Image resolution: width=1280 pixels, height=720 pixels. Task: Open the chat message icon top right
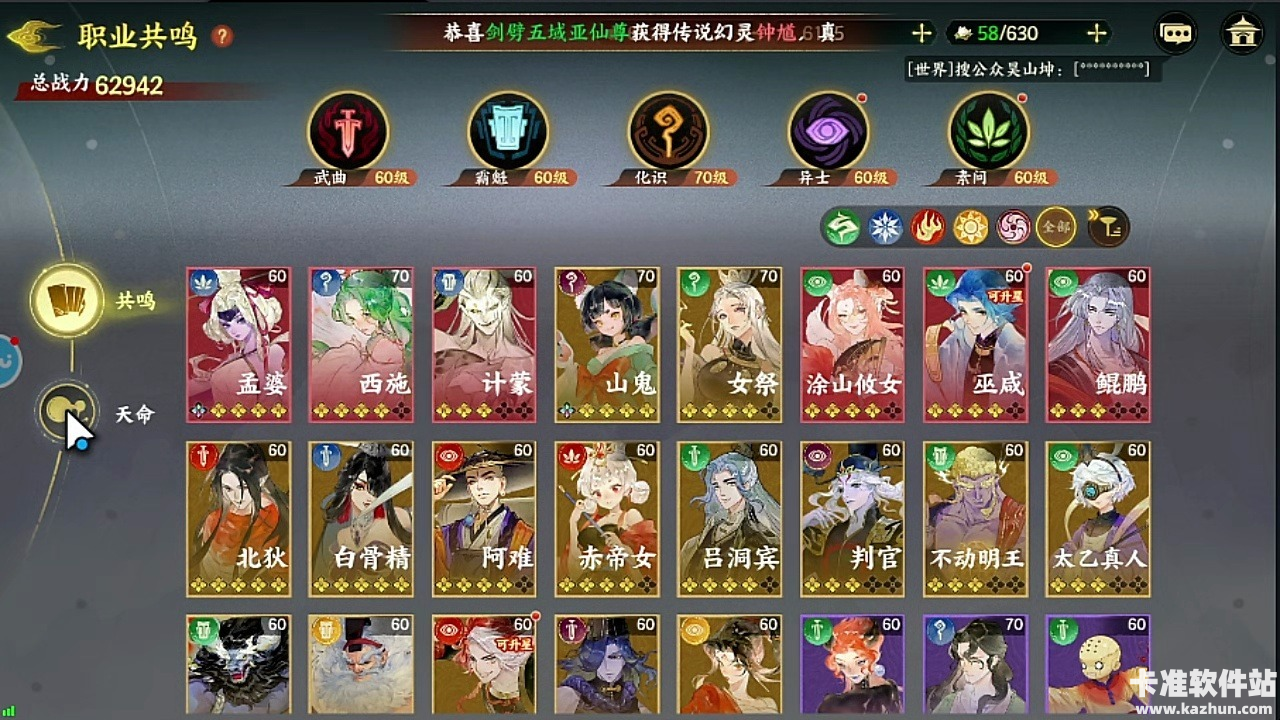point(1174,32)
